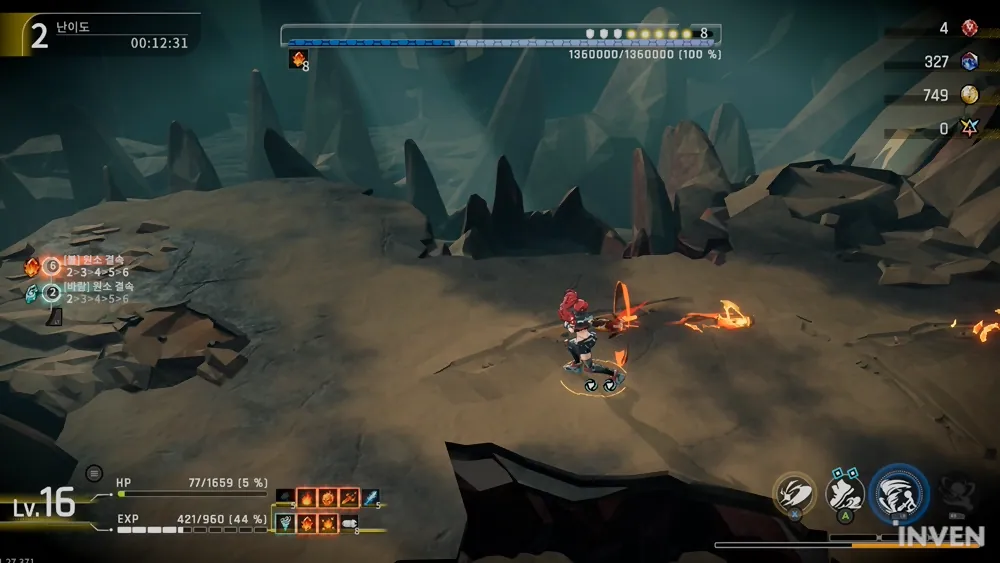1000x563 pixels.
Task: Select the fire element bond entry
Action: coord(85,266)
